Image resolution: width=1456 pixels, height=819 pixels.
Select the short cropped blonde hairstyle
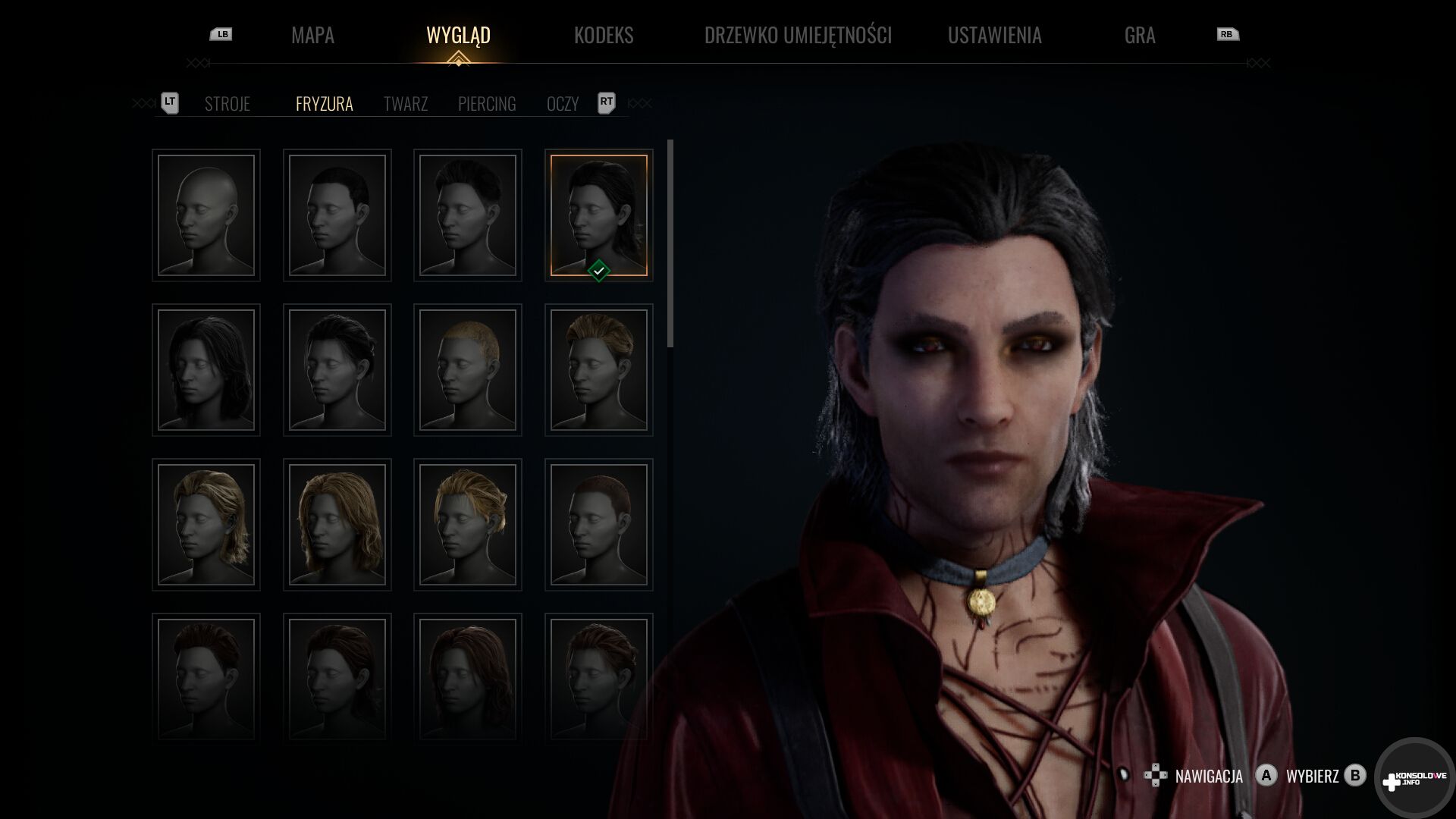468,370
